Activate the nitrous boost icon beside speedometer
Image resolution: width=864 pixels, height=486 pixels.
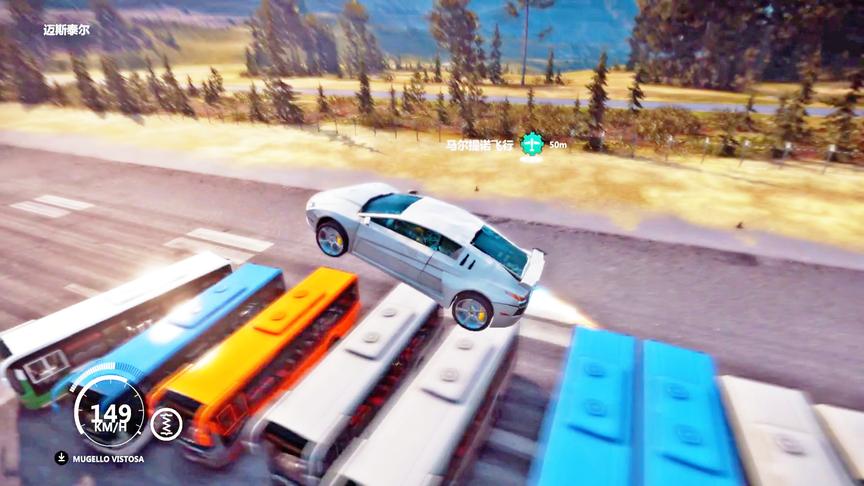166,424
